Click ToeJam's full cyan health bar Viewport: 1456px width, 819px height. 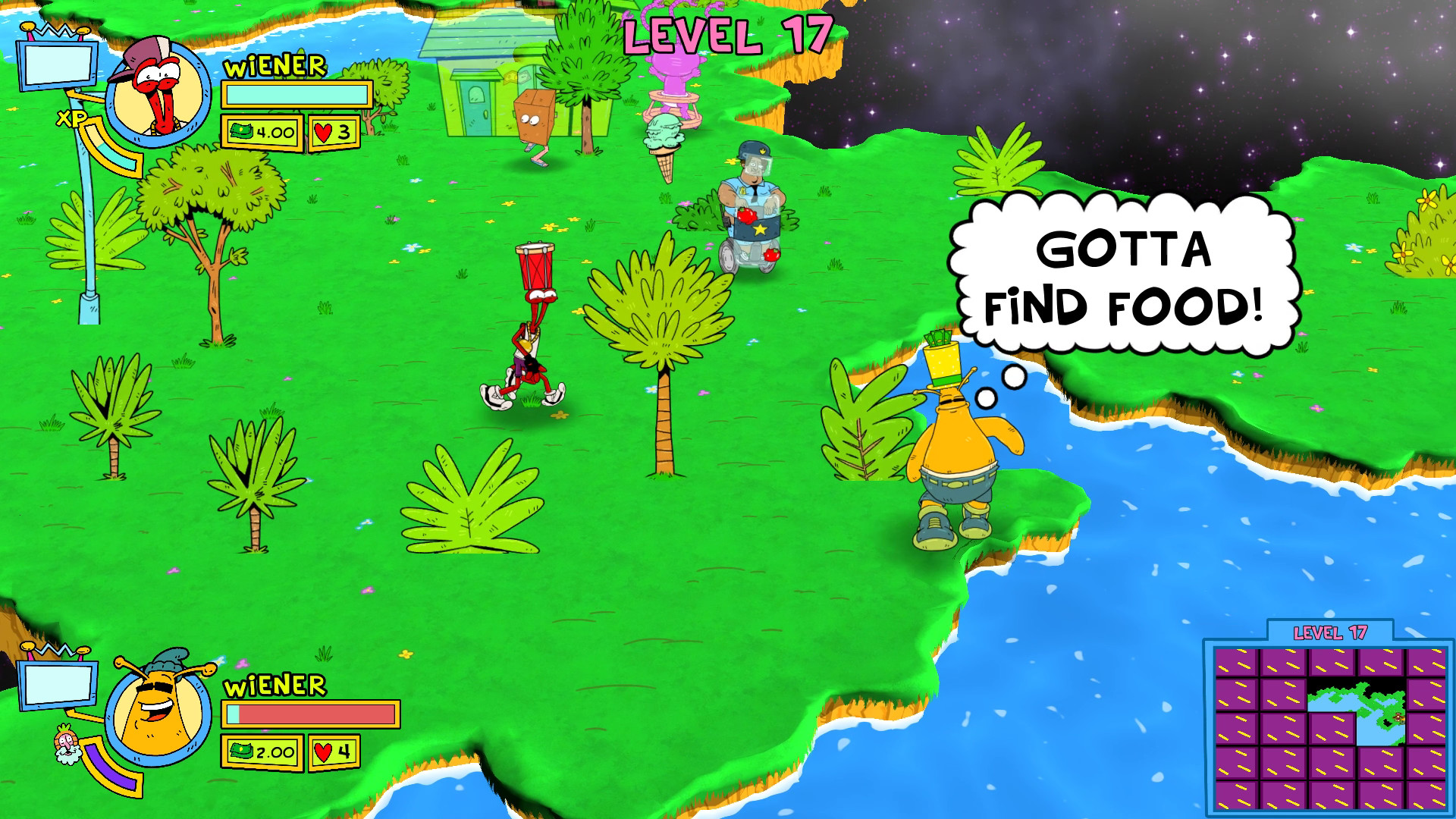tap(296, 95)
